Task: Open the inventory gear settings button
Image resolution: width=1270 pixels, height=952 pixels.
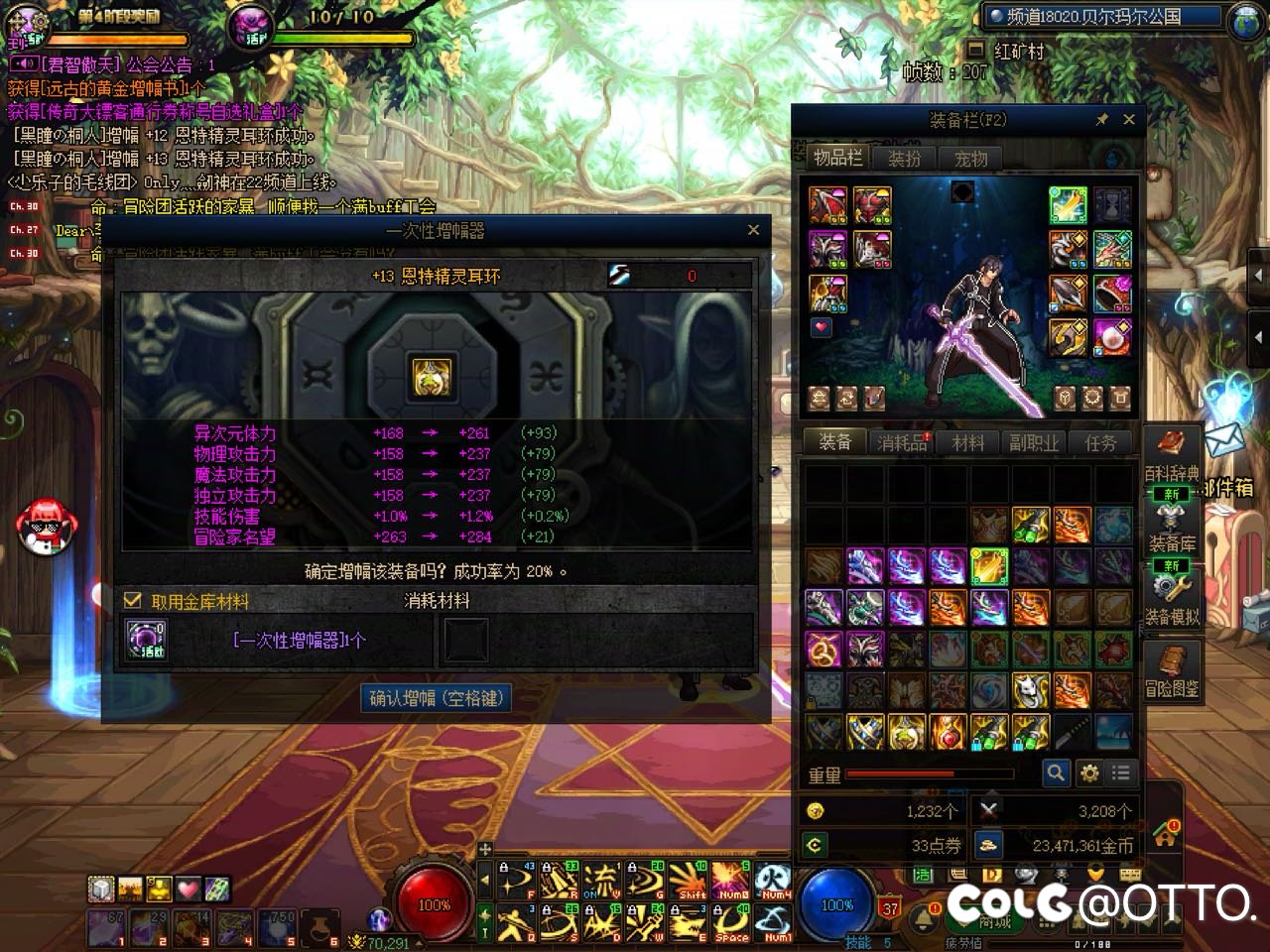Action: pos(1089,773)
